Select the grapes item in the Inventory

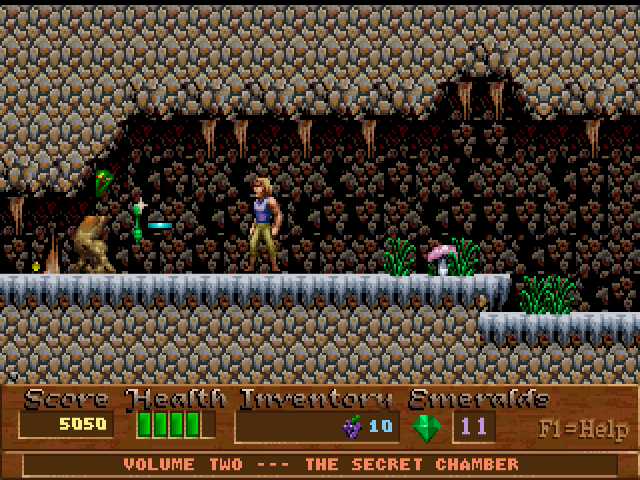coord(352,427)
